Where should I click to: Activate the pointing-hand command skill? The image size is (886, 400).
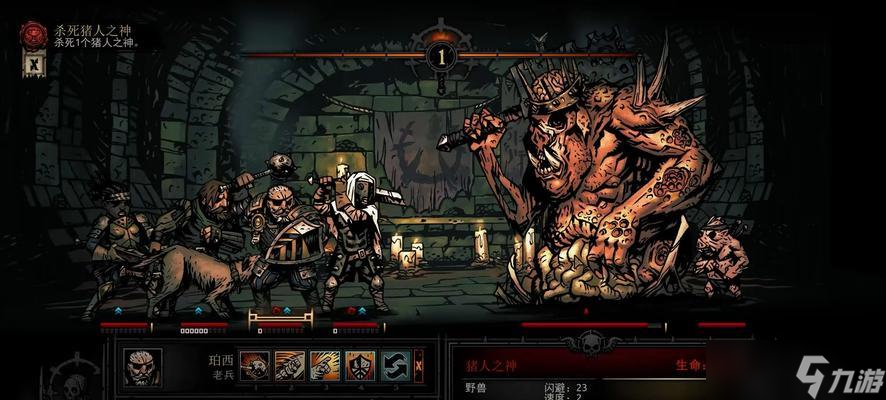click(x=325, y=366)
